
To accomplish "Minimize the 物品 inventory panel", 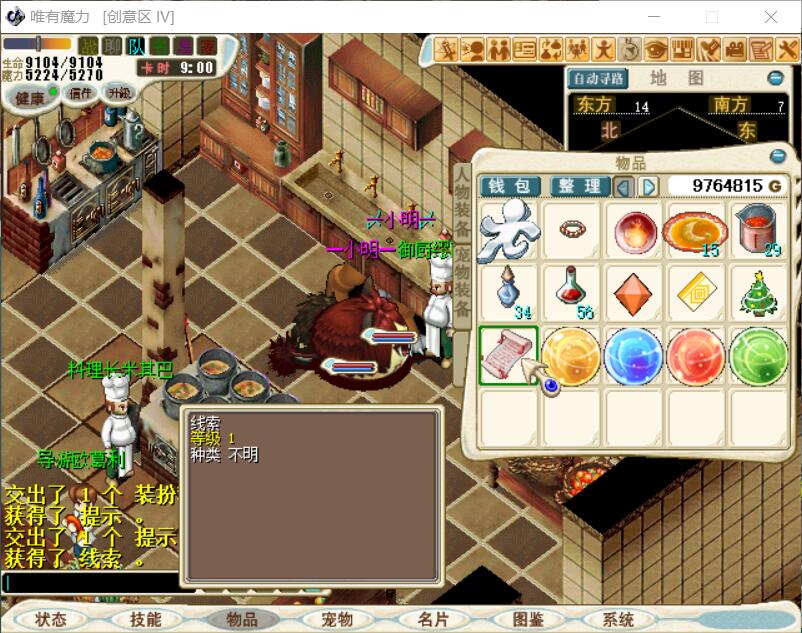I will (x=778, y=156).
